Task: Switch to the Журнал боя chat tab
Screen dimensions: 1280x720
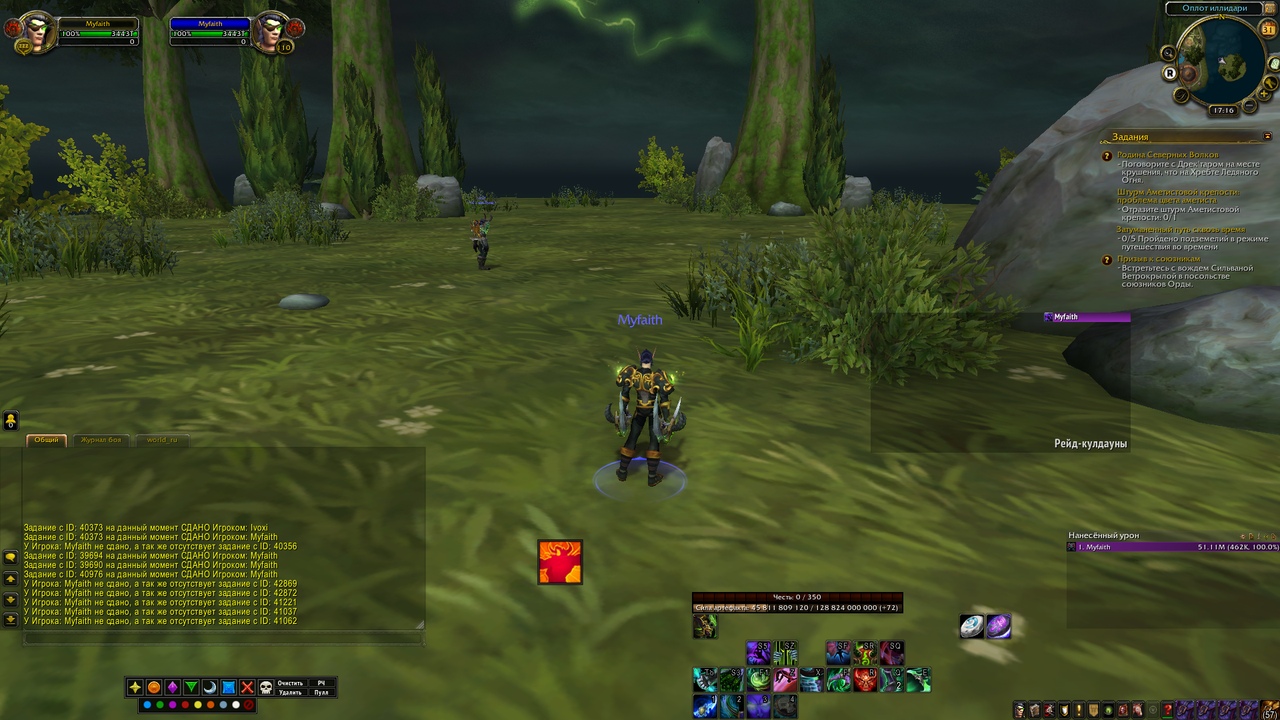Action: [101, 440]
